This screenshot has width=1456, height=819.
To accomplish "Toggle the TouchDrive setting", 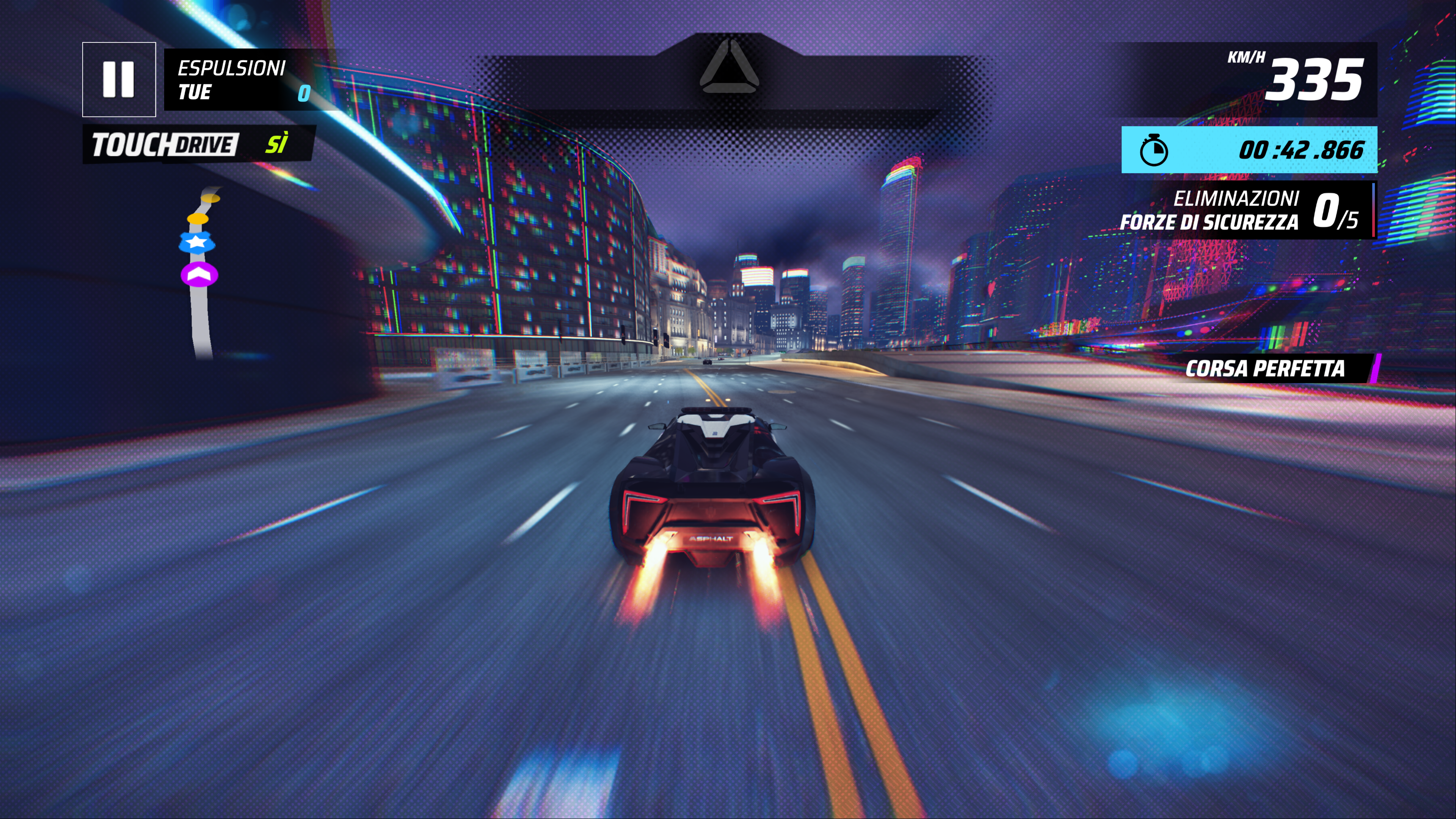I will 198,144.
